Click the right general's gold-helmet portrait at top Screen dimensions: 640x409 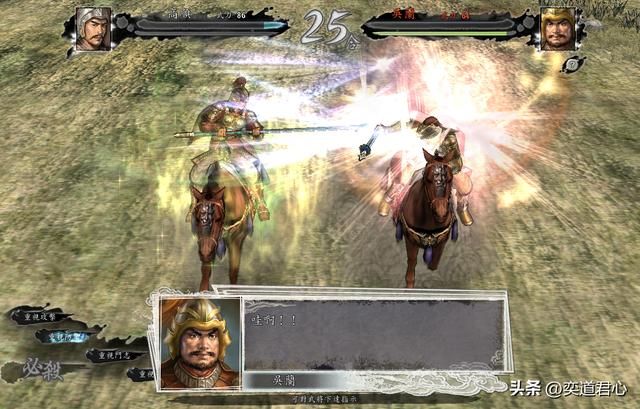pyautogui.click(x=557, y=28)
